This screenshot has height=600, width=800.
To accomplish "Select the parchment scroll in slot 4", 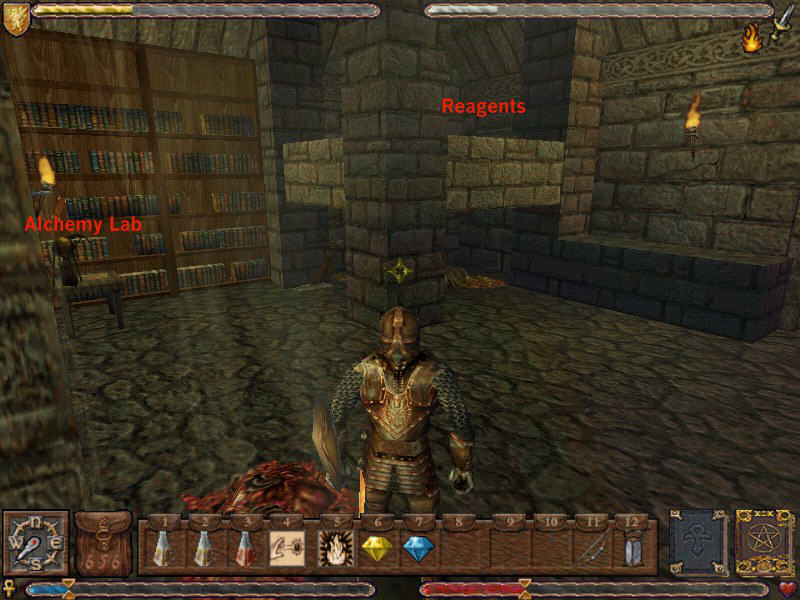I will pos(286,549).
